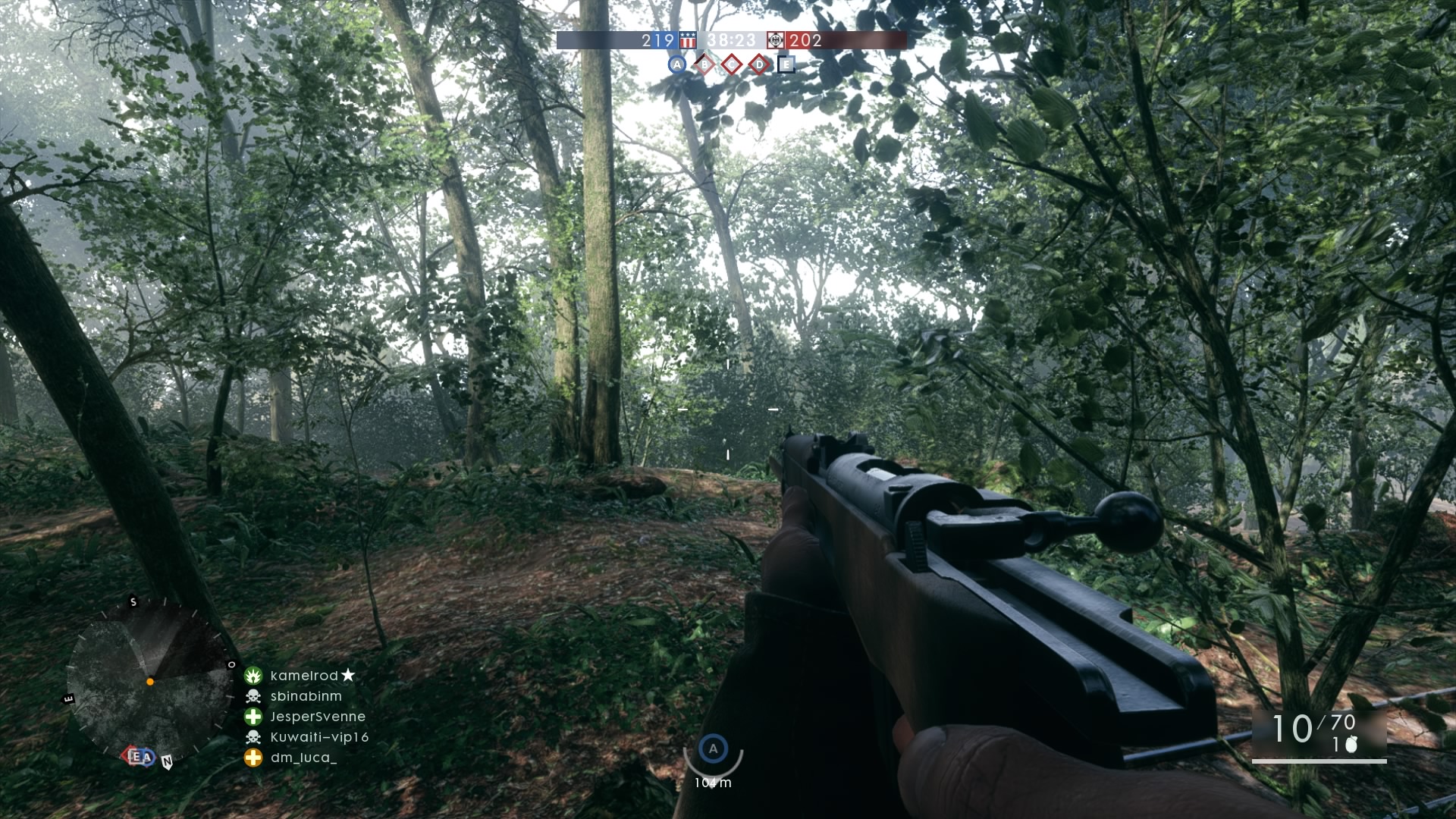This screenshot has width=1456, height=819.
Task: Select the skull icon beside sbinabinm
Action: pyautogui.click(x=253, y=697)
